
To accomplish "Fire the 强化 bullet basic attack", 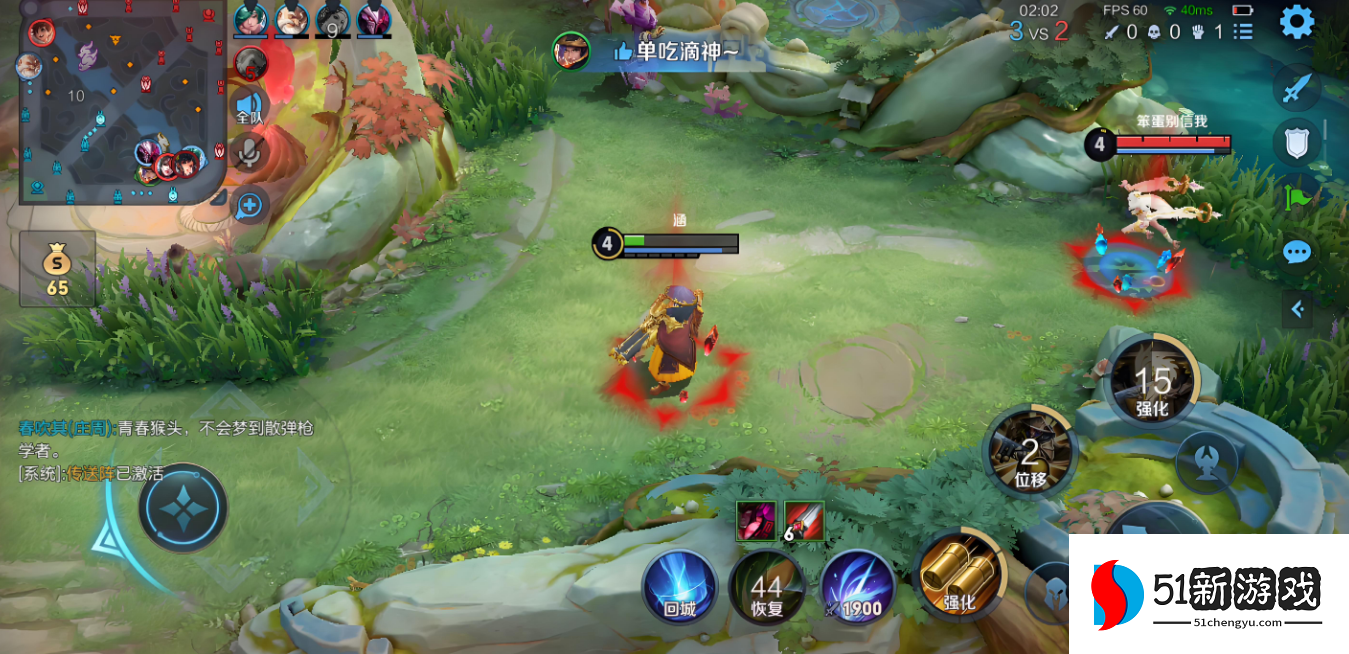I will click(958, 574).
